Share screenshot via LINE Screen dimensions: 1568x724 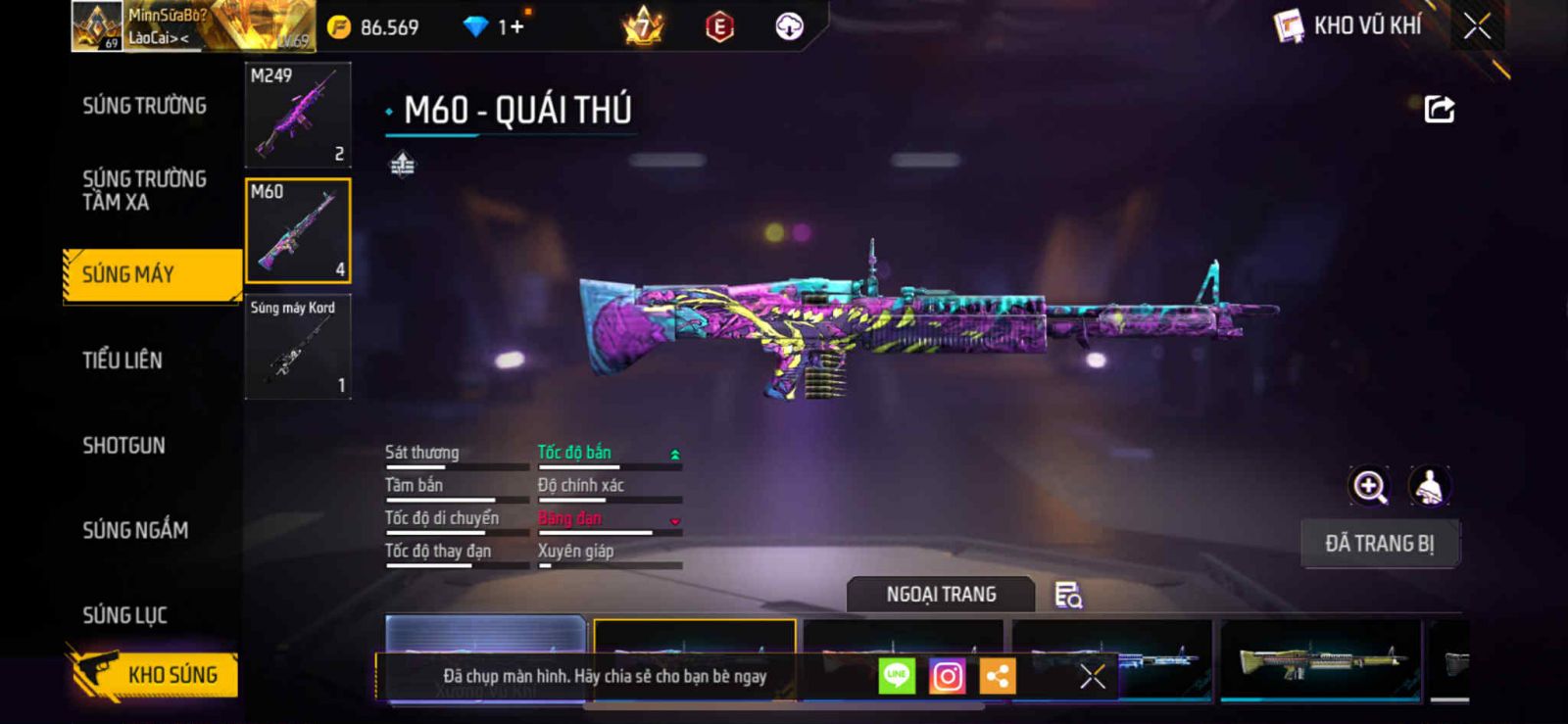point(897,676)
